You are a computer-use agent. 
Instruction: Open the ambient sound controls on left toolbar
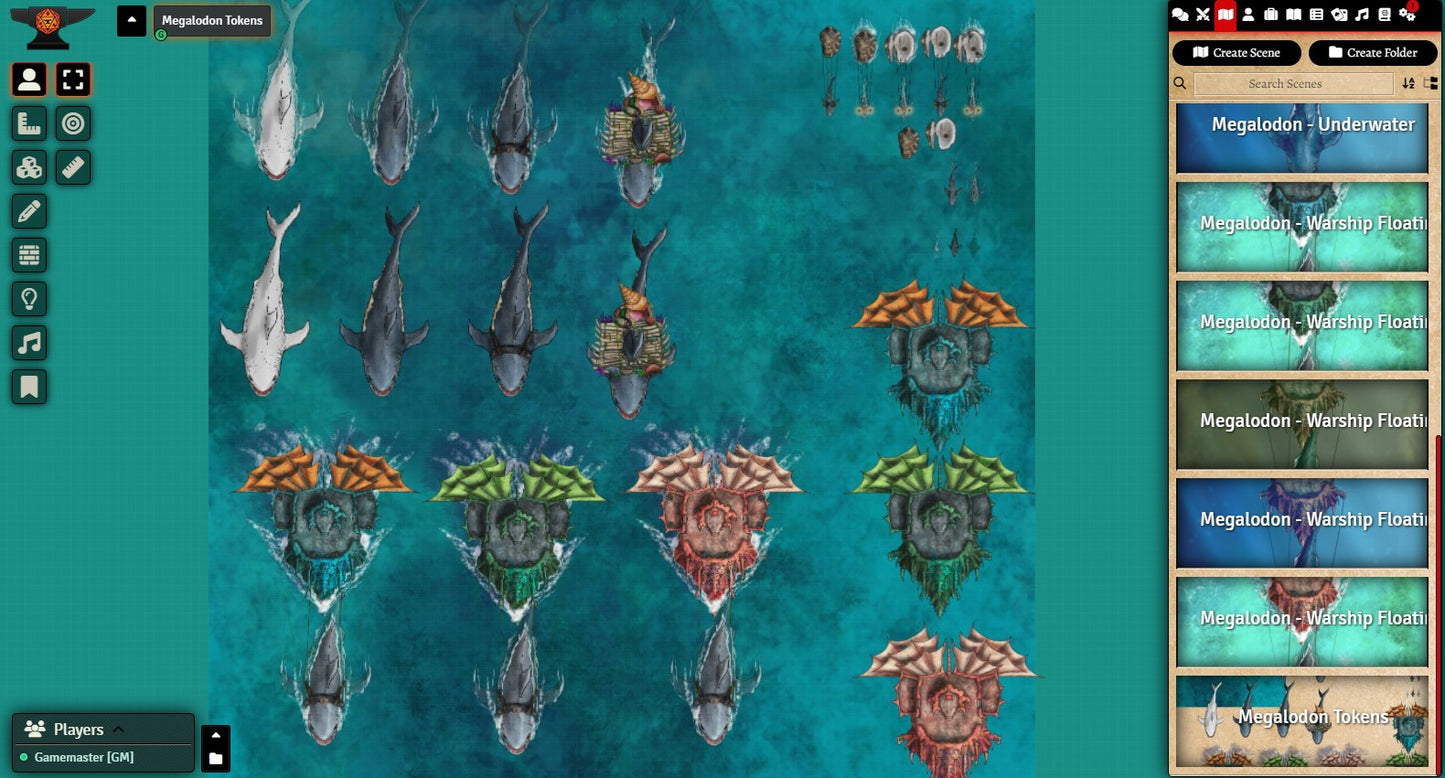pos(30,343)
